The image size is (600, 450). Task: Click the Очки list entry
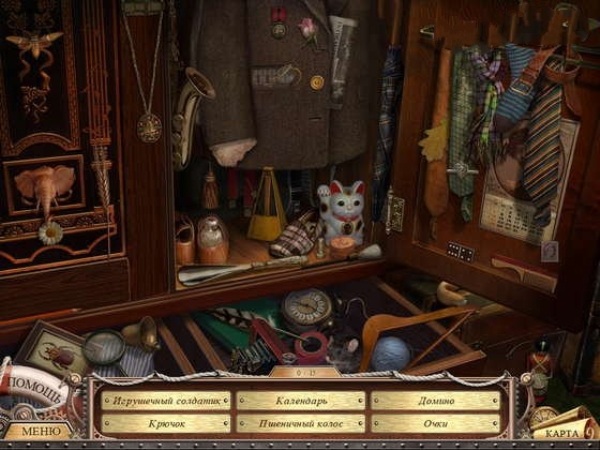point(436,423)
